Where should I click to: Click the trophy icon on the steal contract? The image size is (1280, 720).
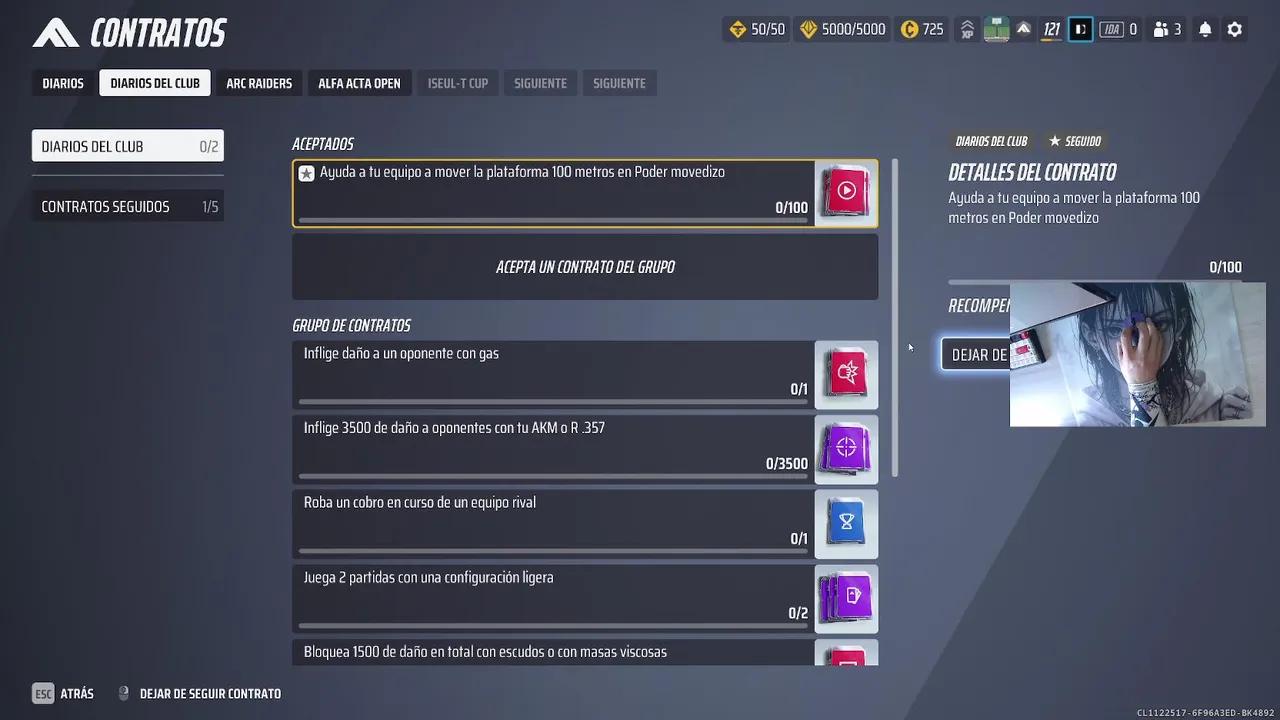pos(845,523)
